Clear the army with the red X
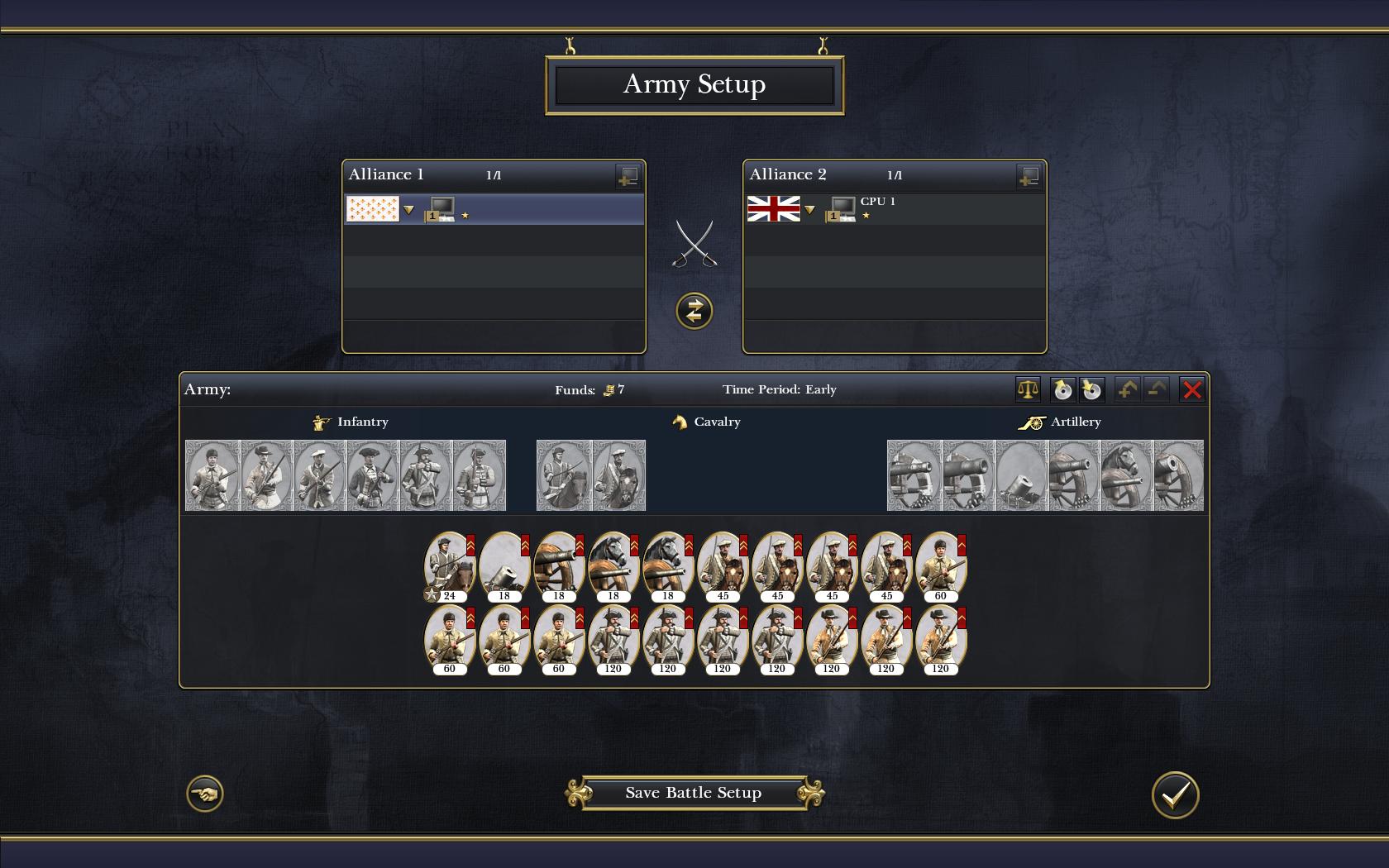 1191,389
